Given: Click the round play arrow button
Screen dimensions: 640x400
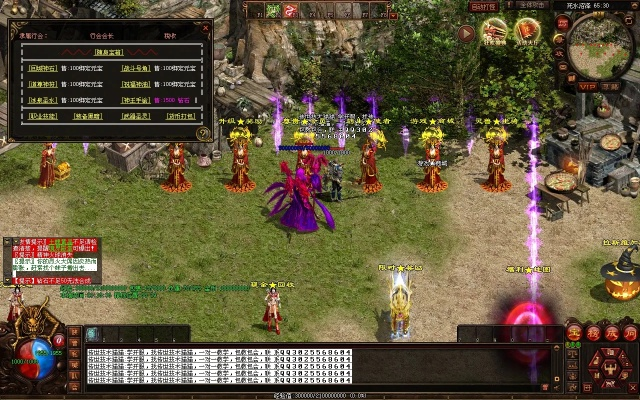Looking at the screenshot, I should click(x=466, y=33).
